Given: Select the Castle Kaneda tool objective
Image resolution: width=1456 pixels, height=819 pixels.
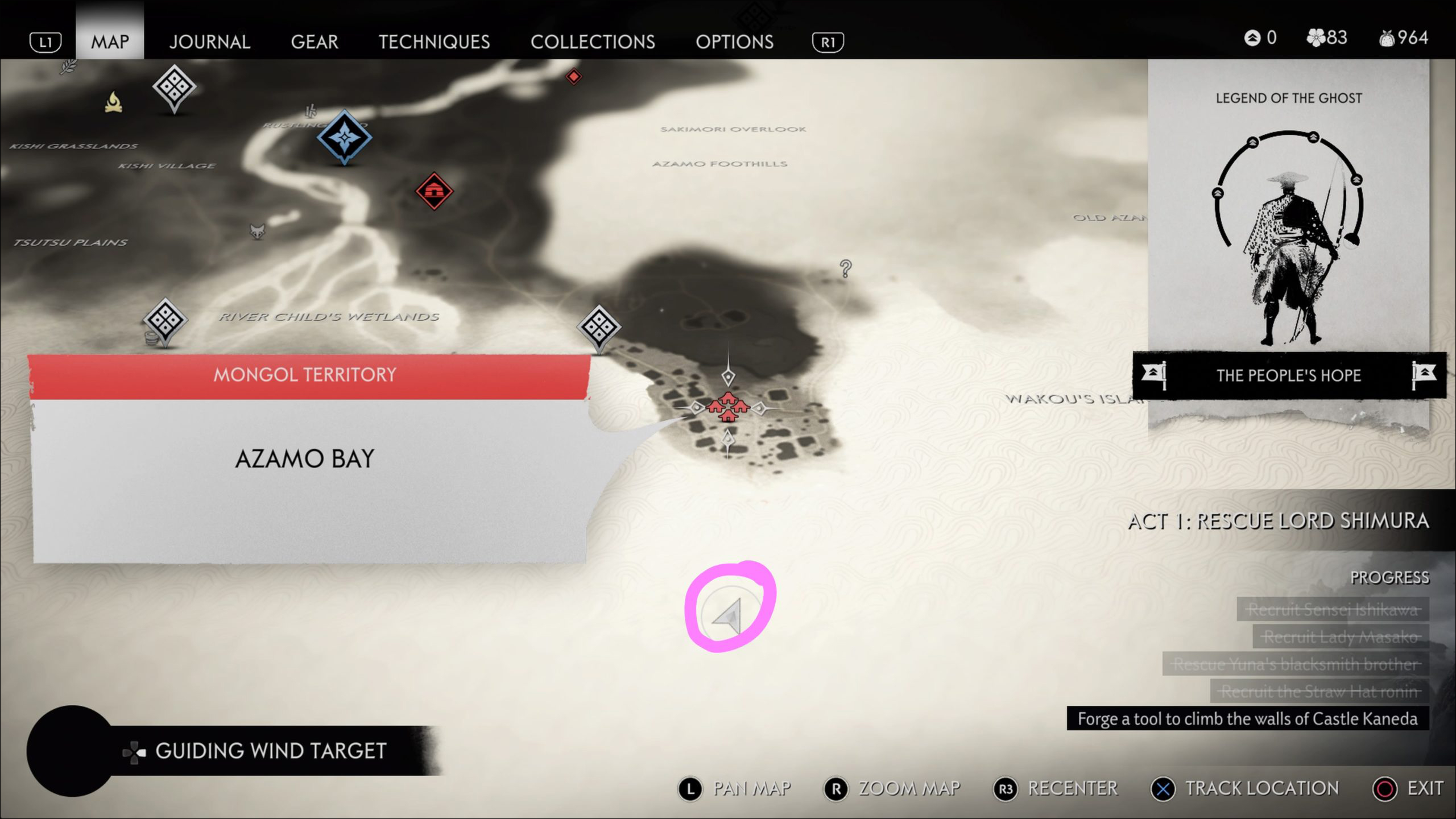Looking at the screenshot, I should (x=1247, y=719).
